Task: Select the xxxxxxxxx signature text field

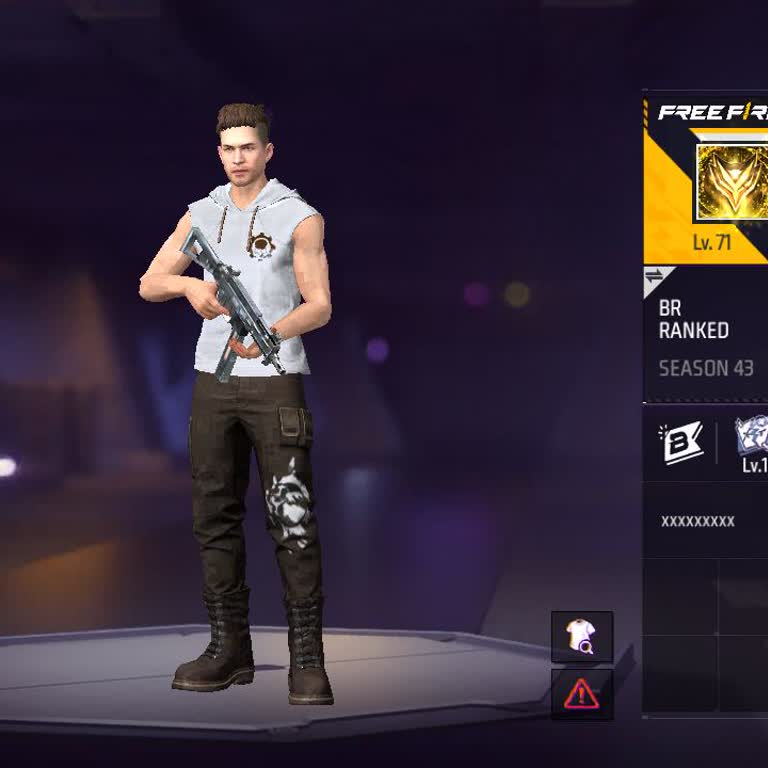Action: coord(698,521)
